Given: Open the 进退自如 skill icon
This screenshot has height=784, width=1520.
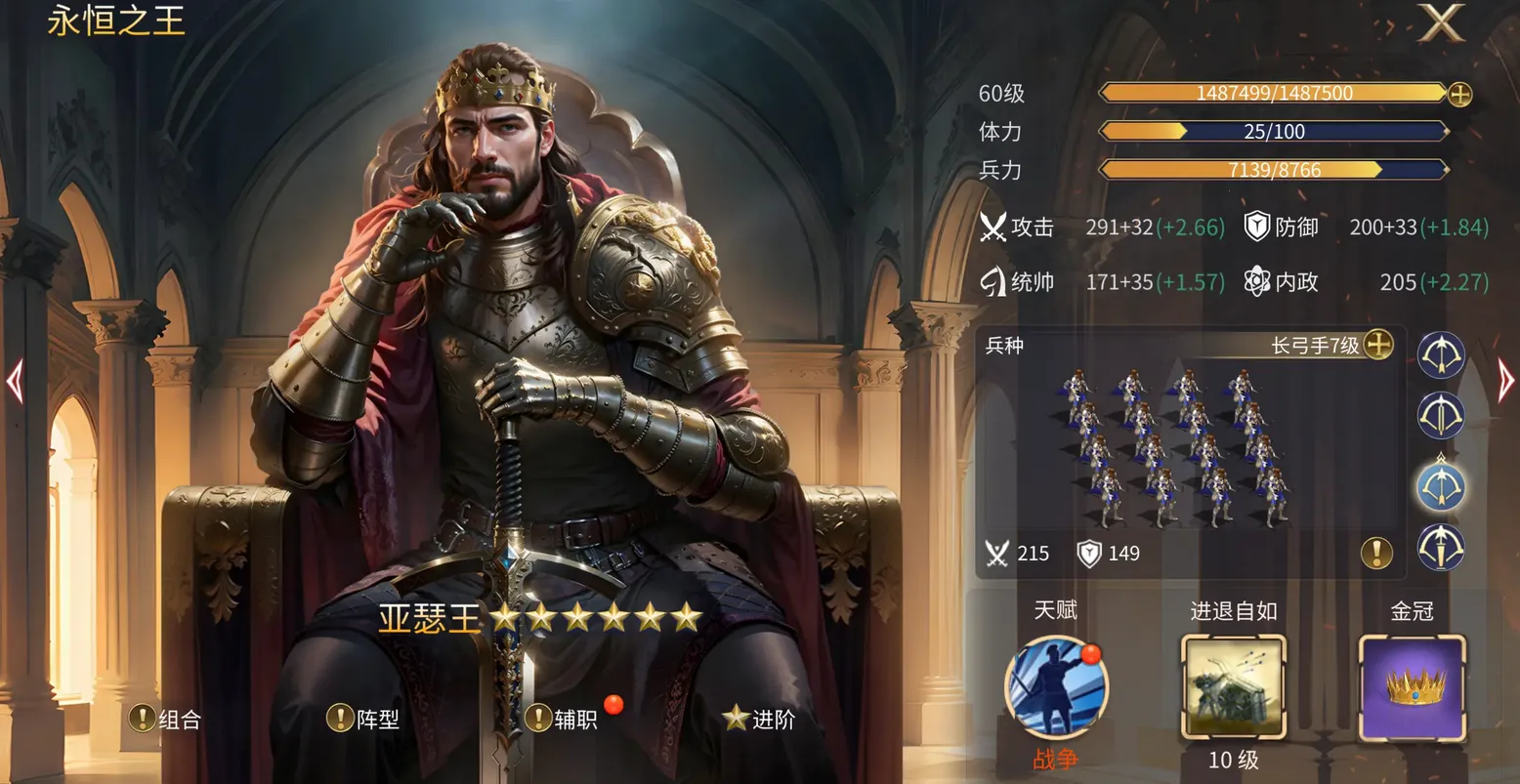Looking at the screenshot, I should click(x=1234, y=686).
